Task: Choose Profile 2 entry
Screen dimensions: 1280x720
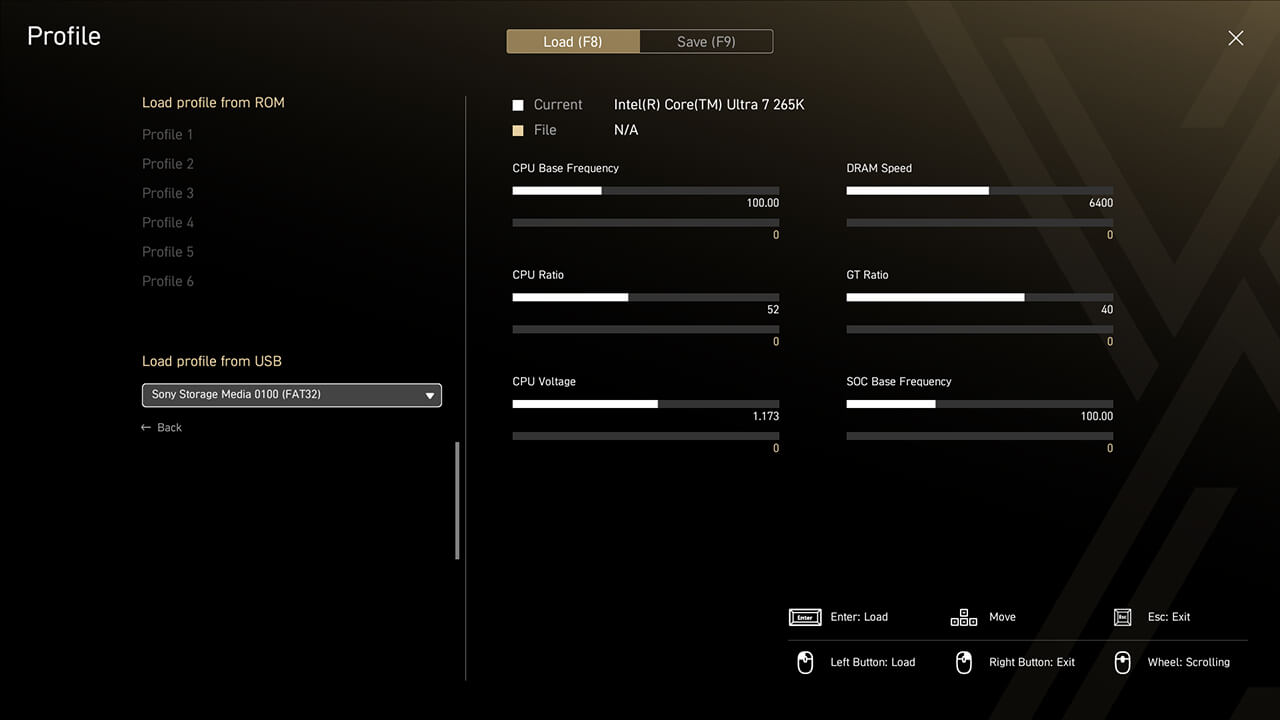Action: [x=168, y=164]
